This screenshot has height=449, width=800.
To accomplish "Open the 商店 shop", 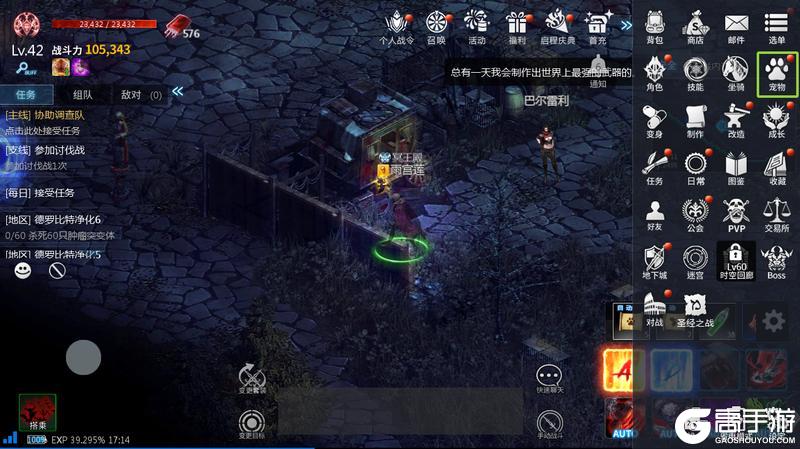I will coord(695,25).
